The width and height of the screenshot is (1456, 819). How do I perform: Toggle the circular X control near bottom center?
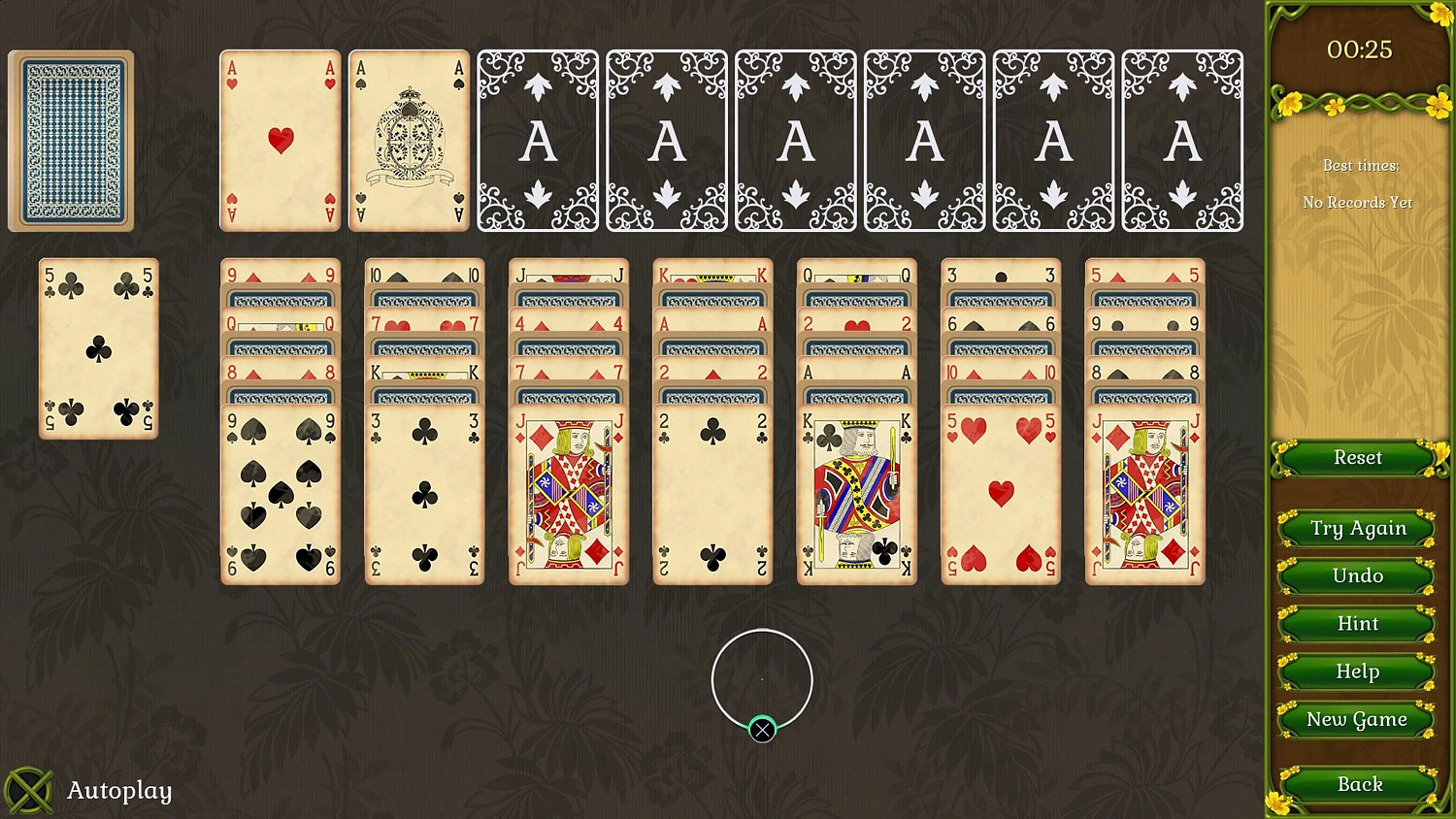(762, 729)
